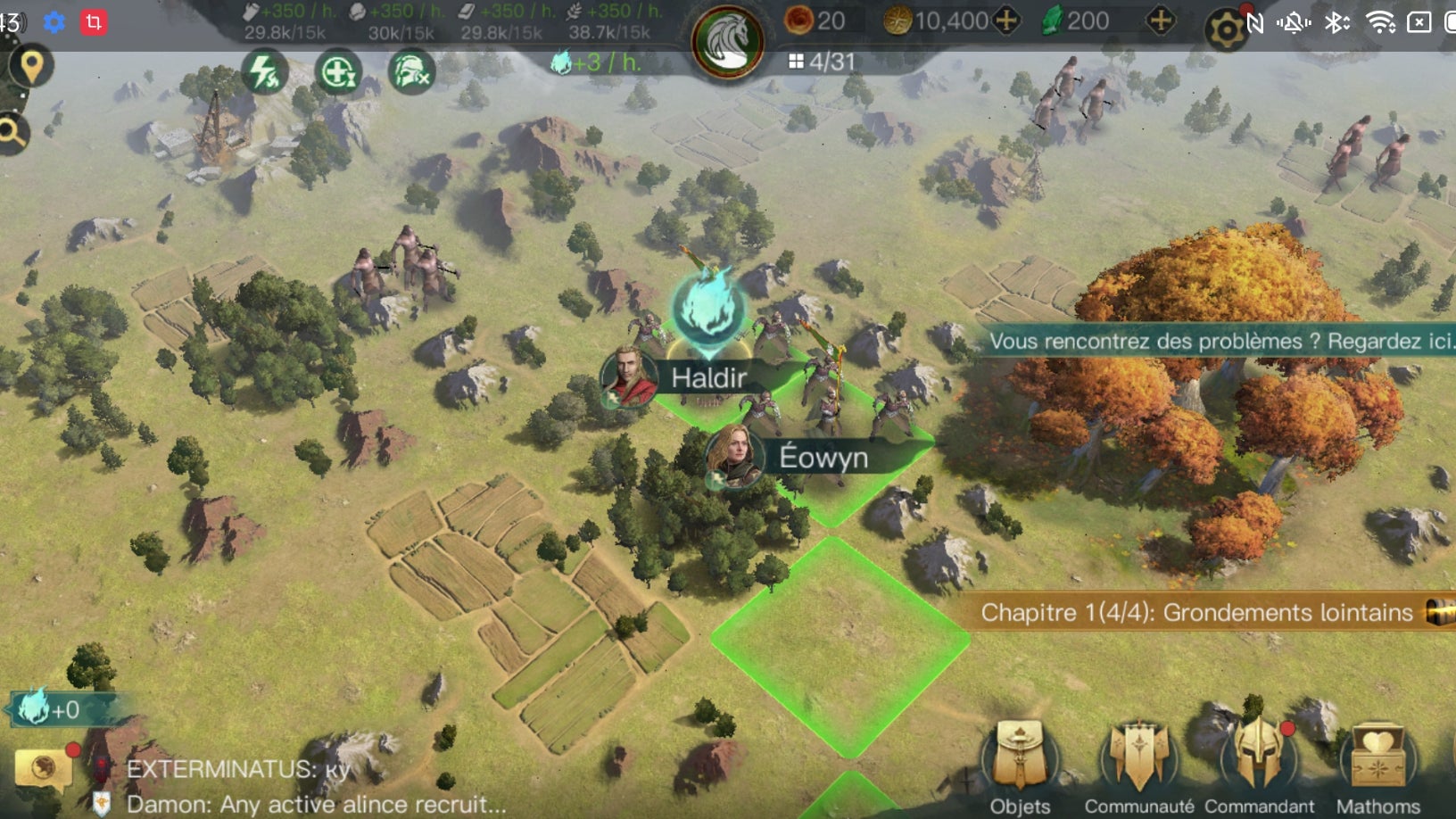This screenshot has height=819, width=1456.
Task: Click the map location pin icon
Action: 31,67
